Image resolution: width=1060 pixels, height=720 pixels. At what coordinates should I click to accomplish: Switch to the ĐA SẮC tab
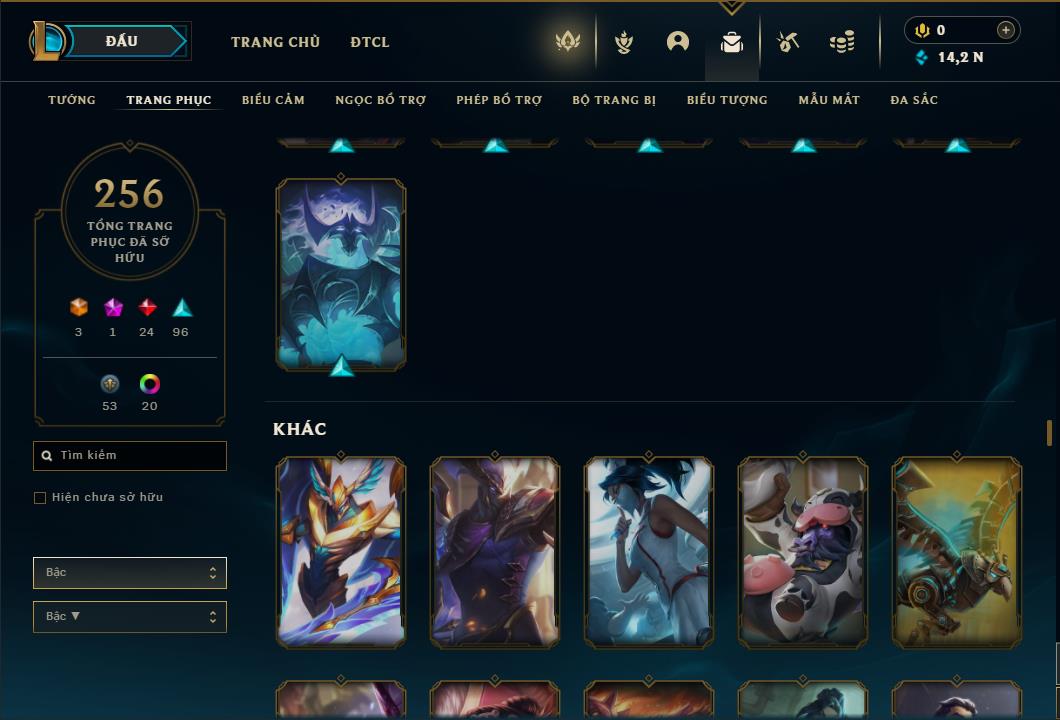click(x=914, y=100)
